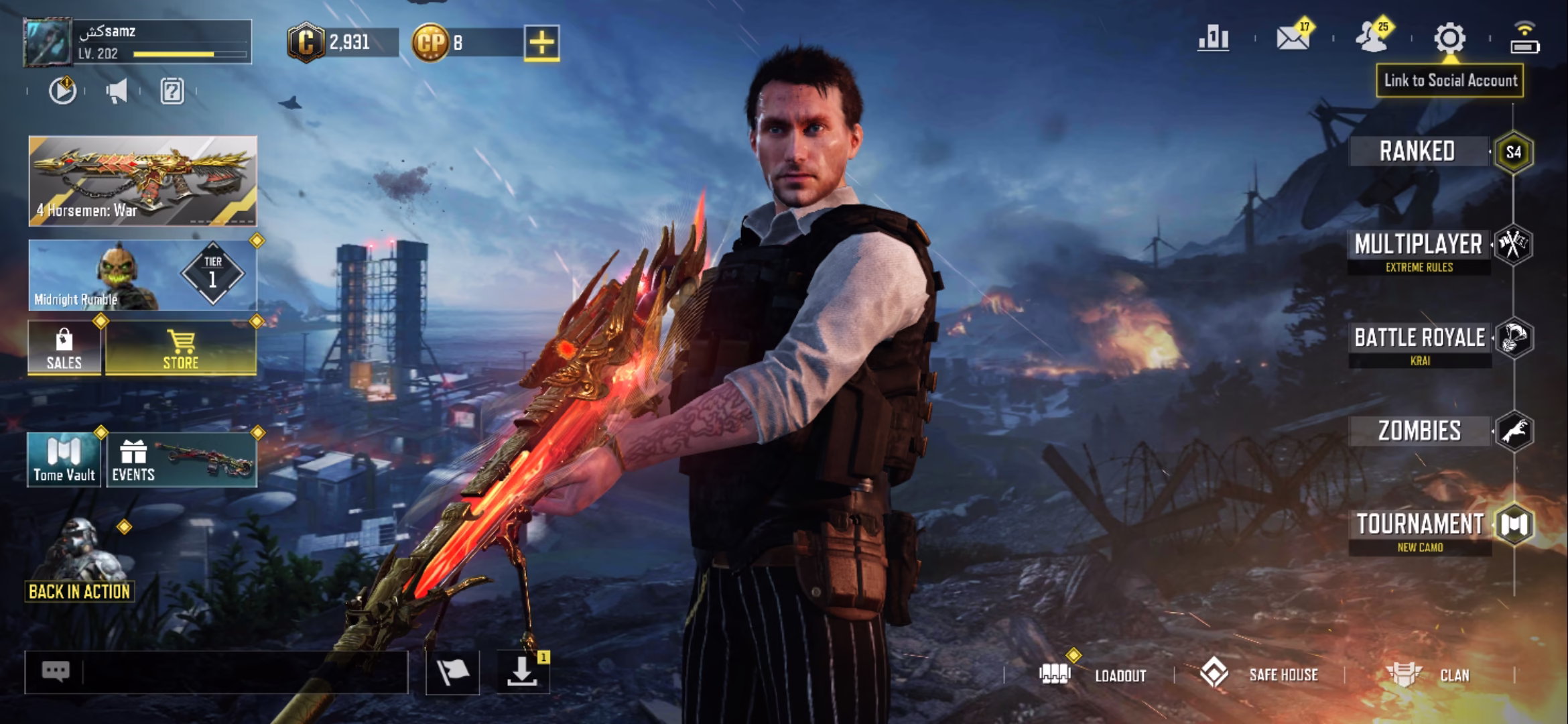Screen dimensions: 1568x724
Task: Check the mail inbox envelope
Action: tap(1293, 39)
